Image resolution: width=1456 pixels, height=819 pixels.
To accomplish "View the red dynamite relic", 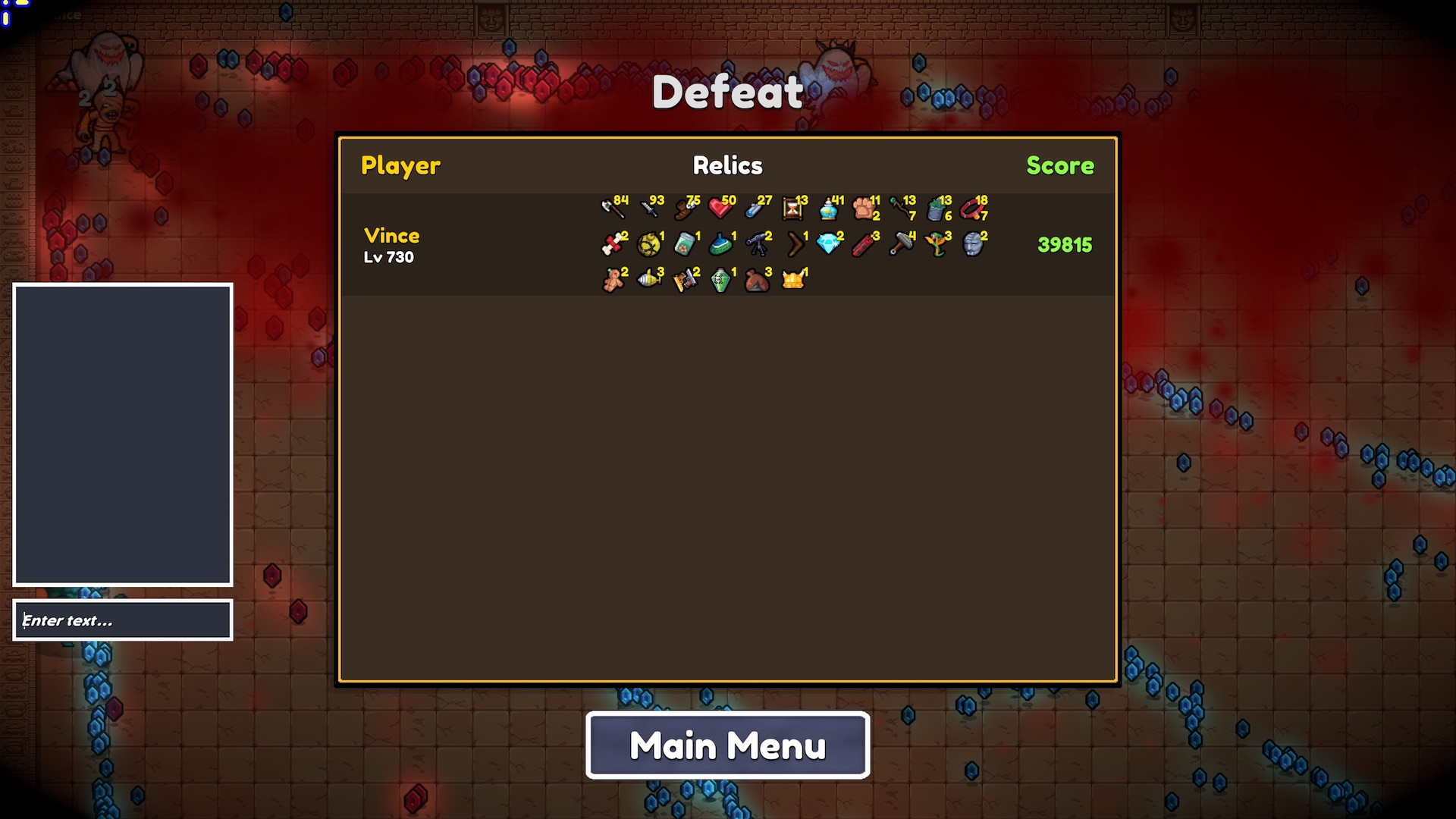I will [x=864, y=244].
